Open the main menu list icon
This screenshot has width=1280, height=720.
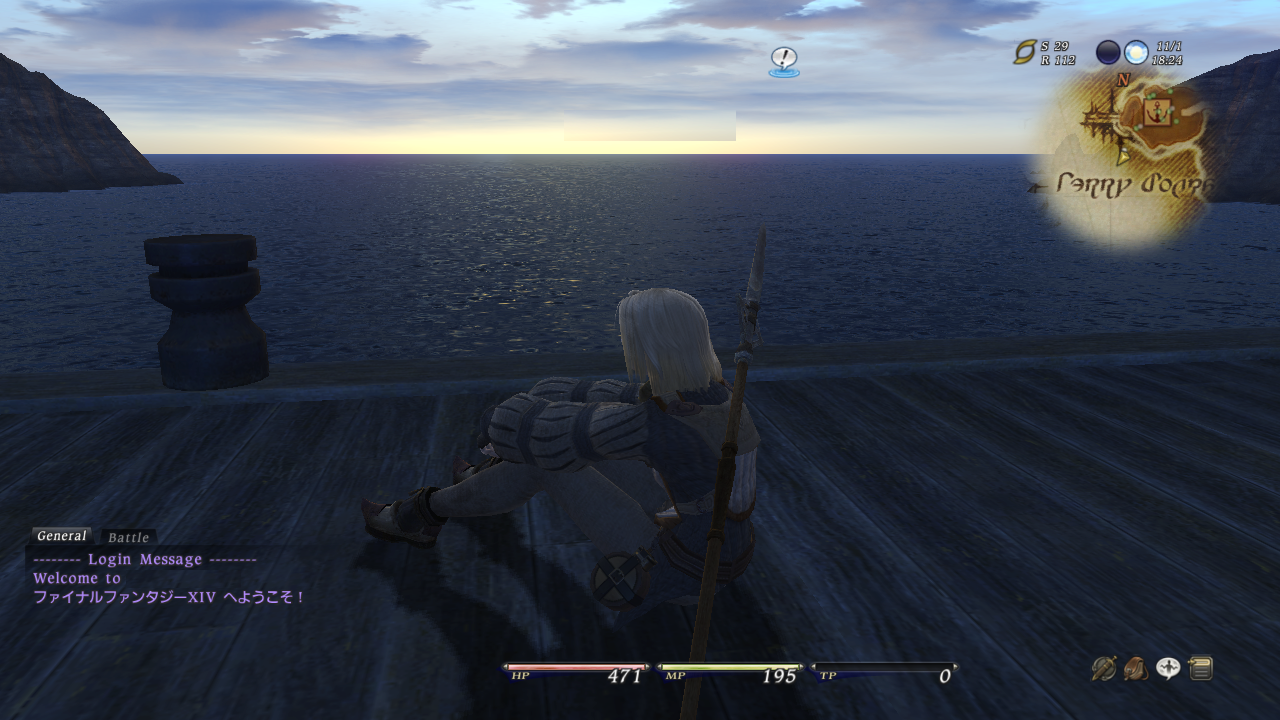coord(1201,668)
